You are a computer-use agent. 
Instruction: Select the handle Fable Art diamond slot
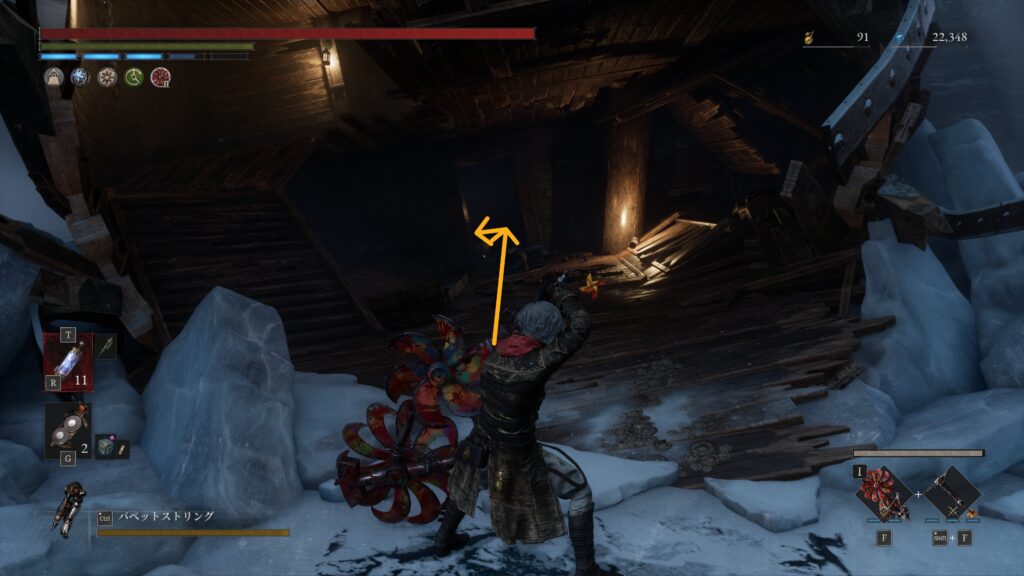952,494
